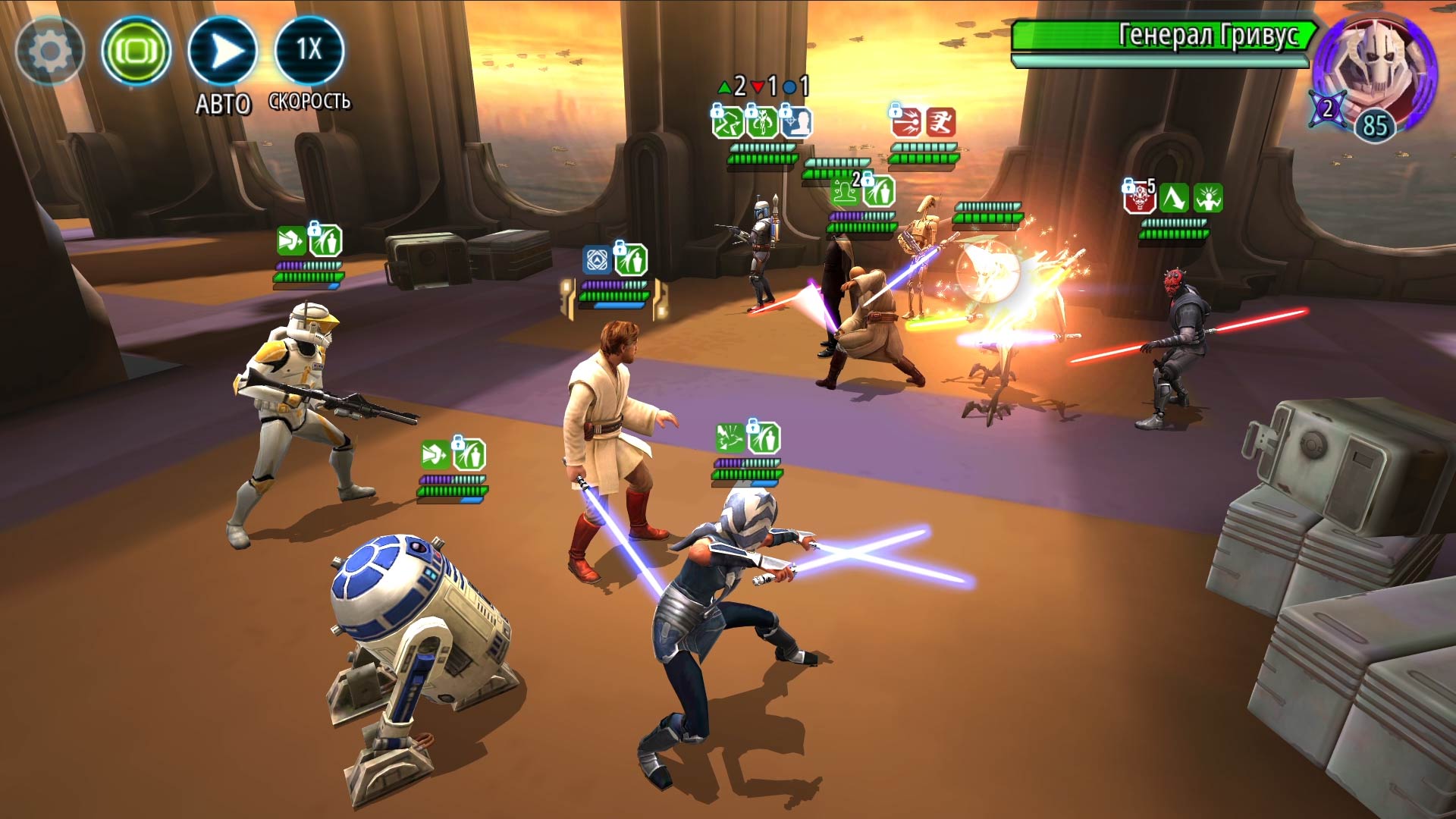Click the green camera view button
The height and width of the screenshot is (819, 1456).
[136, 51]
